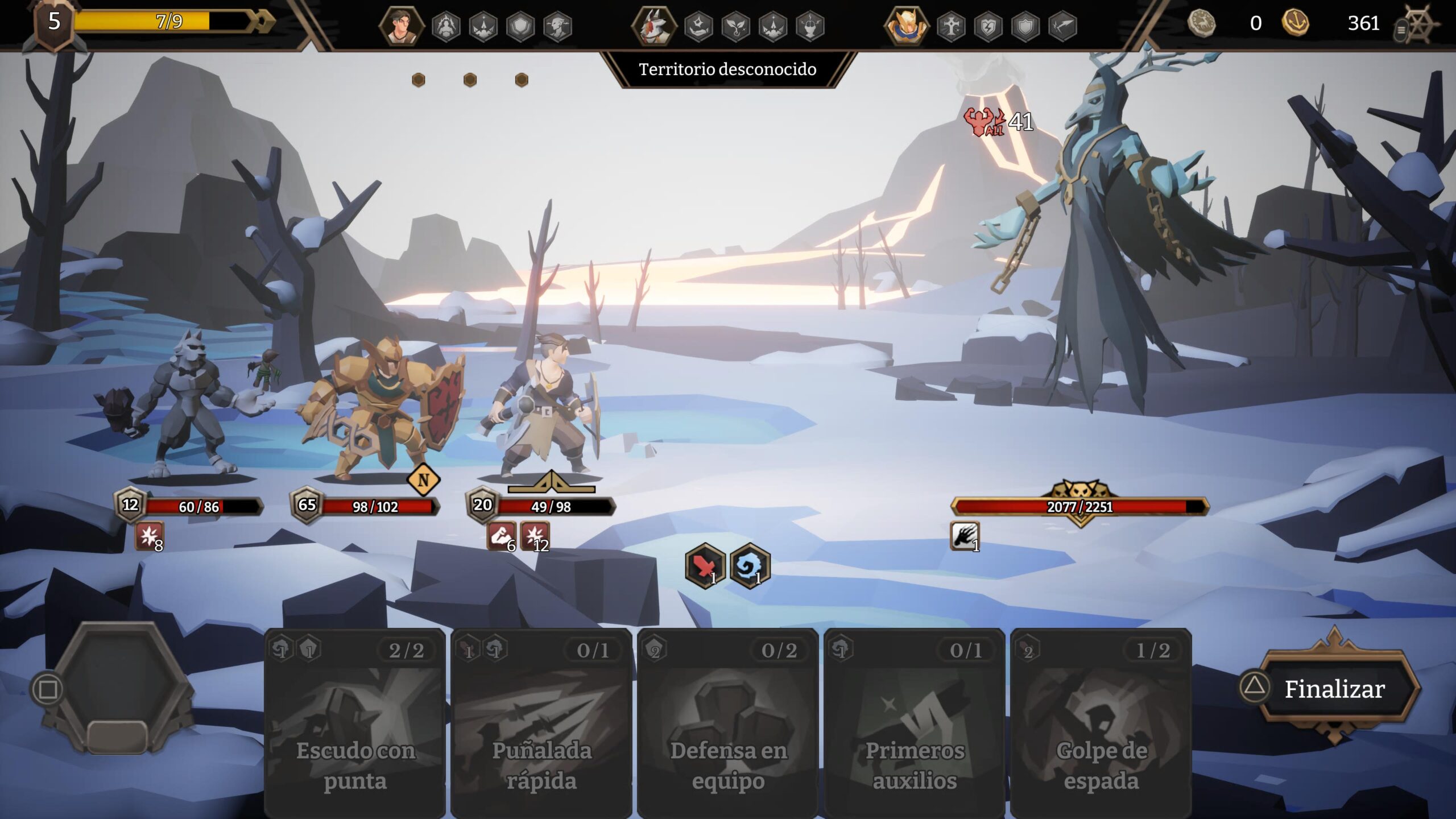
Task: Inspect the red sword energy token
Action: [705, 565]
